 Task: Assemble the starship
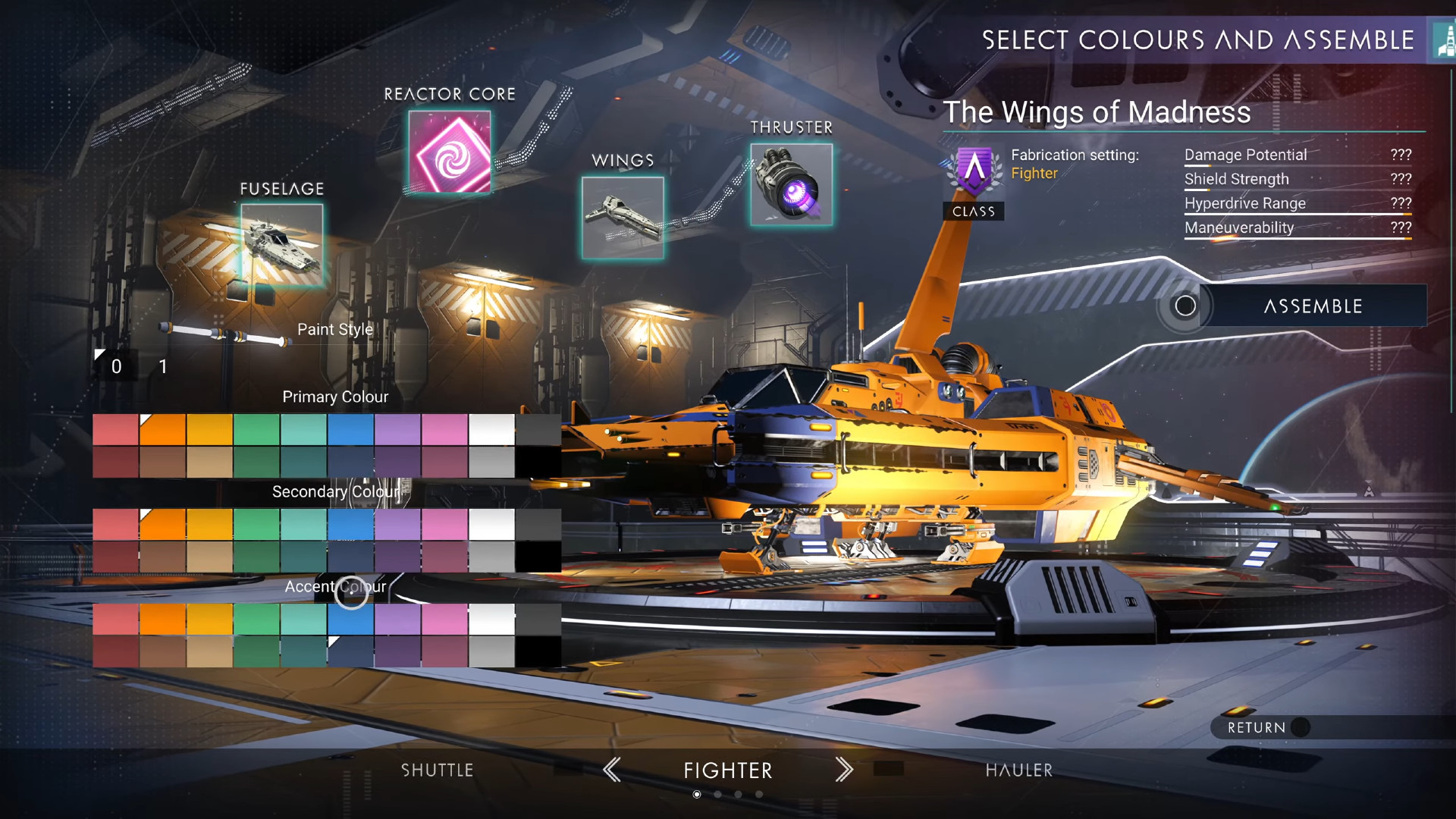(1312, 306)
